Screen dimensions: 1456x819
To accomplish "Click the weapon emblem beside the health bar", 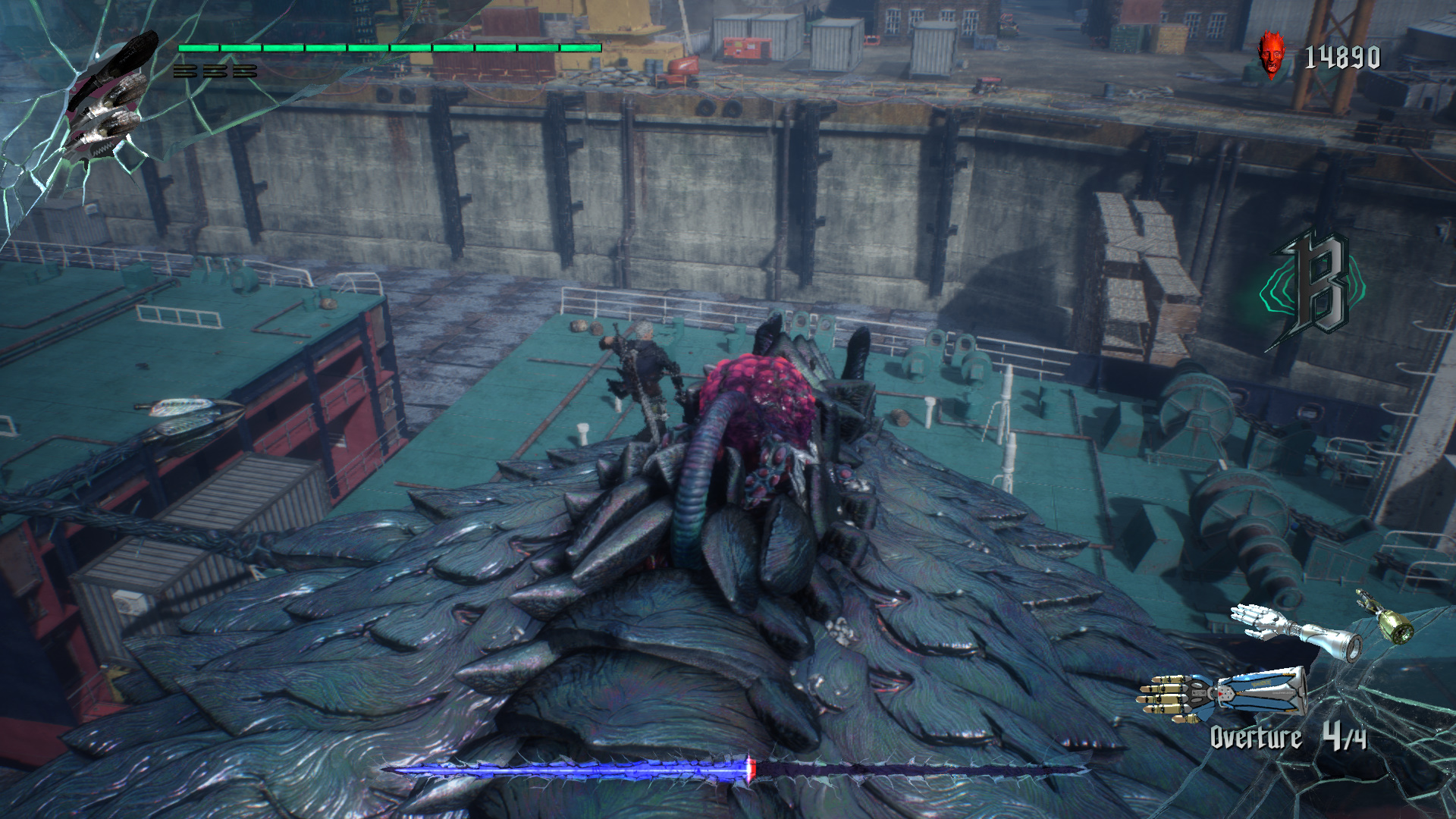I will 111,96.
